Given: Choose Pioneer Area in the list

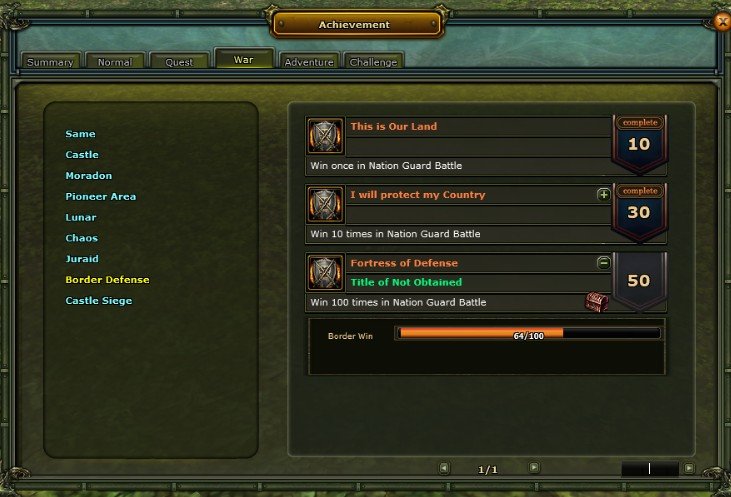Looking at the screenshot, I should (x=101, y=197).
